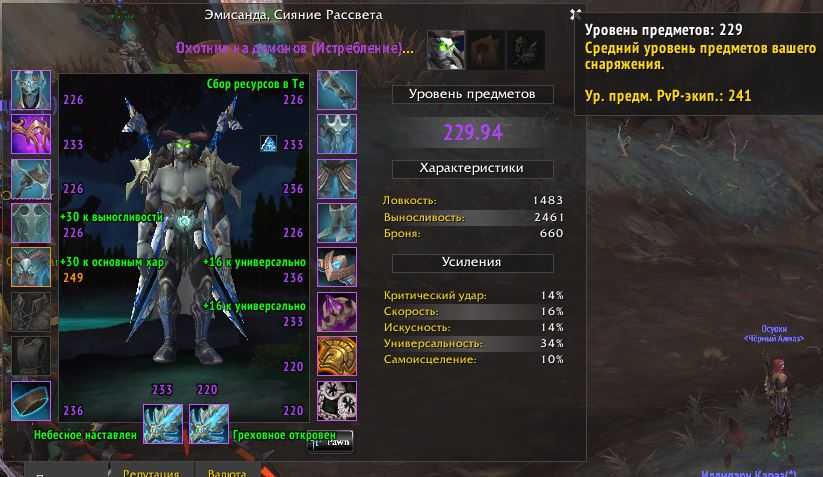The width and height of the screenshot is (823, 477).
Task: Select the purple ring slot
Action: pos(336,312)
